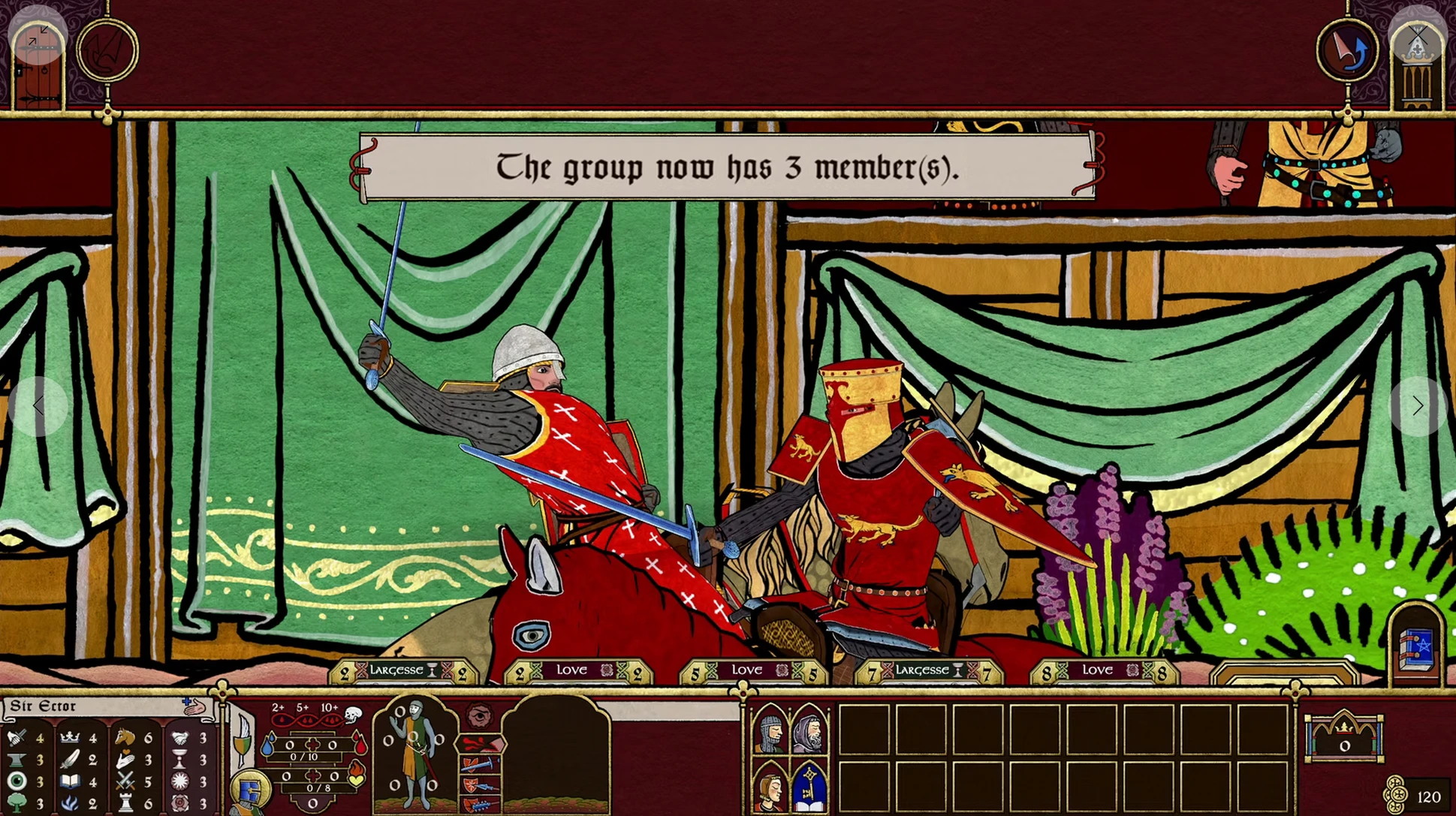1456x816 pixels.
Task: Close the image viewer overlay
Action: click(x=1417, y=35)
